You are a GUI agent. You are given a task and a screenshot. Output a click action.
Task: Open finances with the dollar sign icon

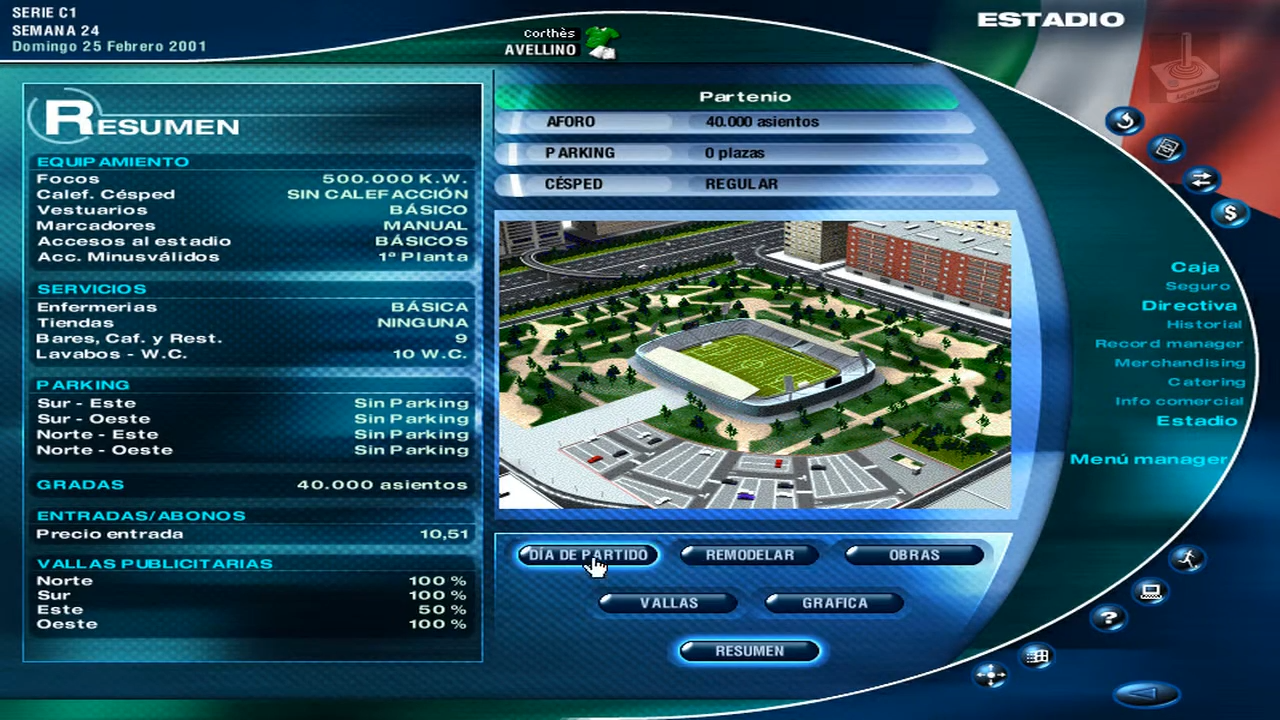pyautogui.click(x=1230, y=213)
